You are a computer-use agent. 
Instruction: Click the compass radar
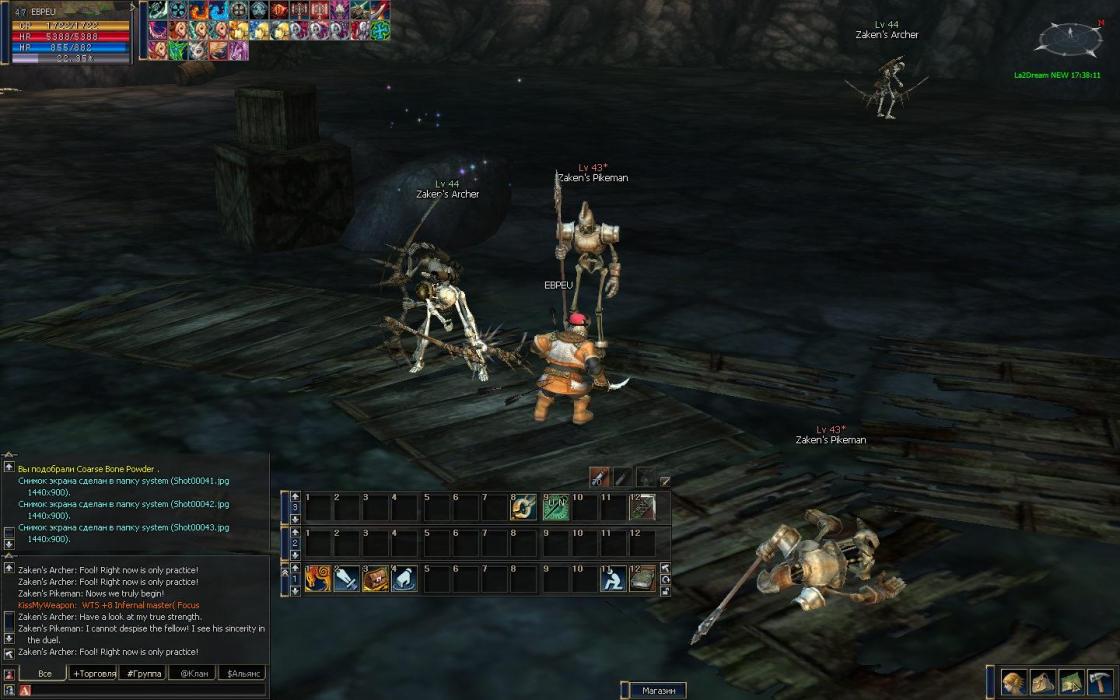point(1069,40)
